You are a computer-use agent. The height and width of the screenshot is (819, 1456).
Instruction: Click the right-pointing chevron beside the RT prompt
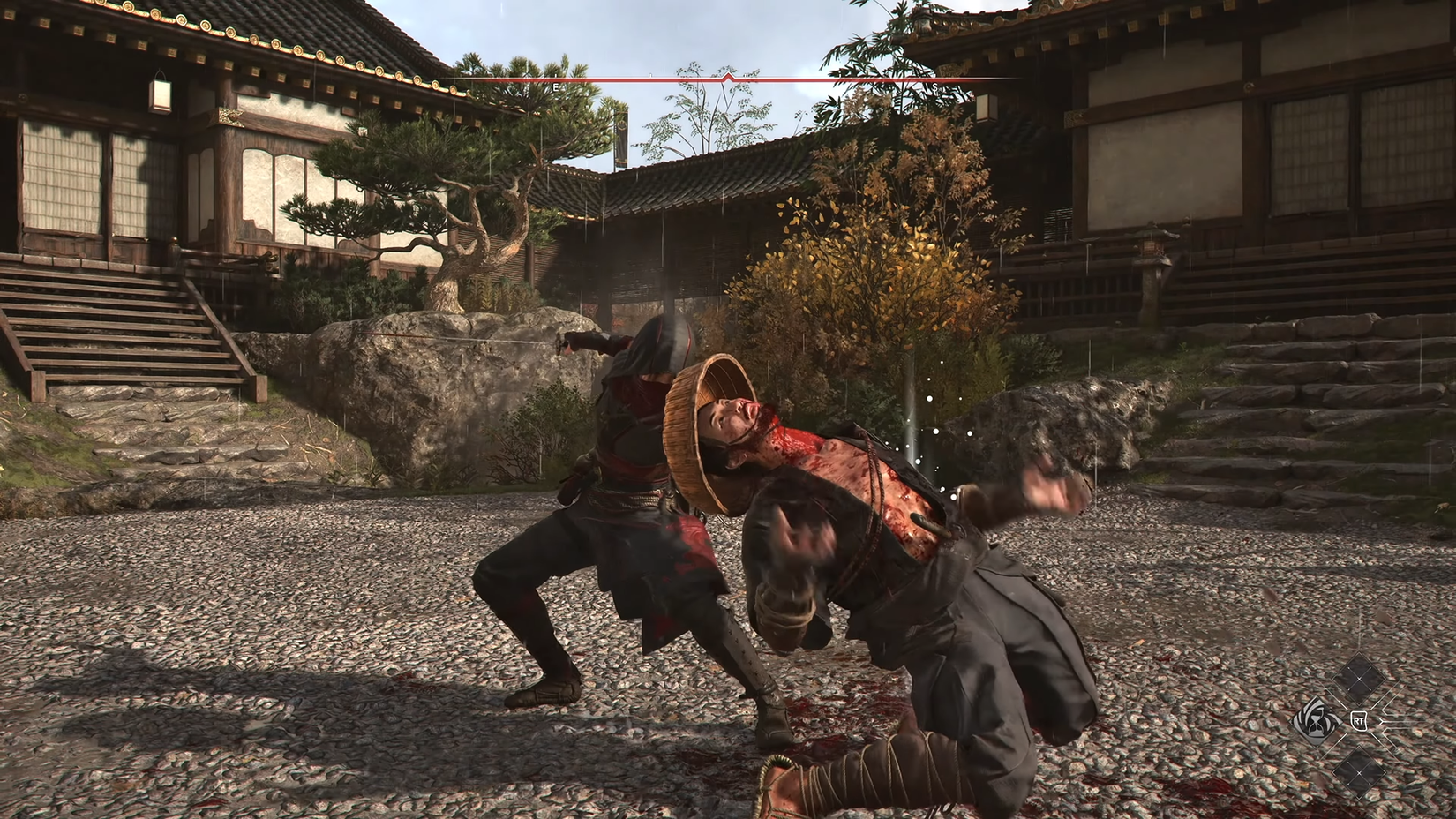[1382, 721]
